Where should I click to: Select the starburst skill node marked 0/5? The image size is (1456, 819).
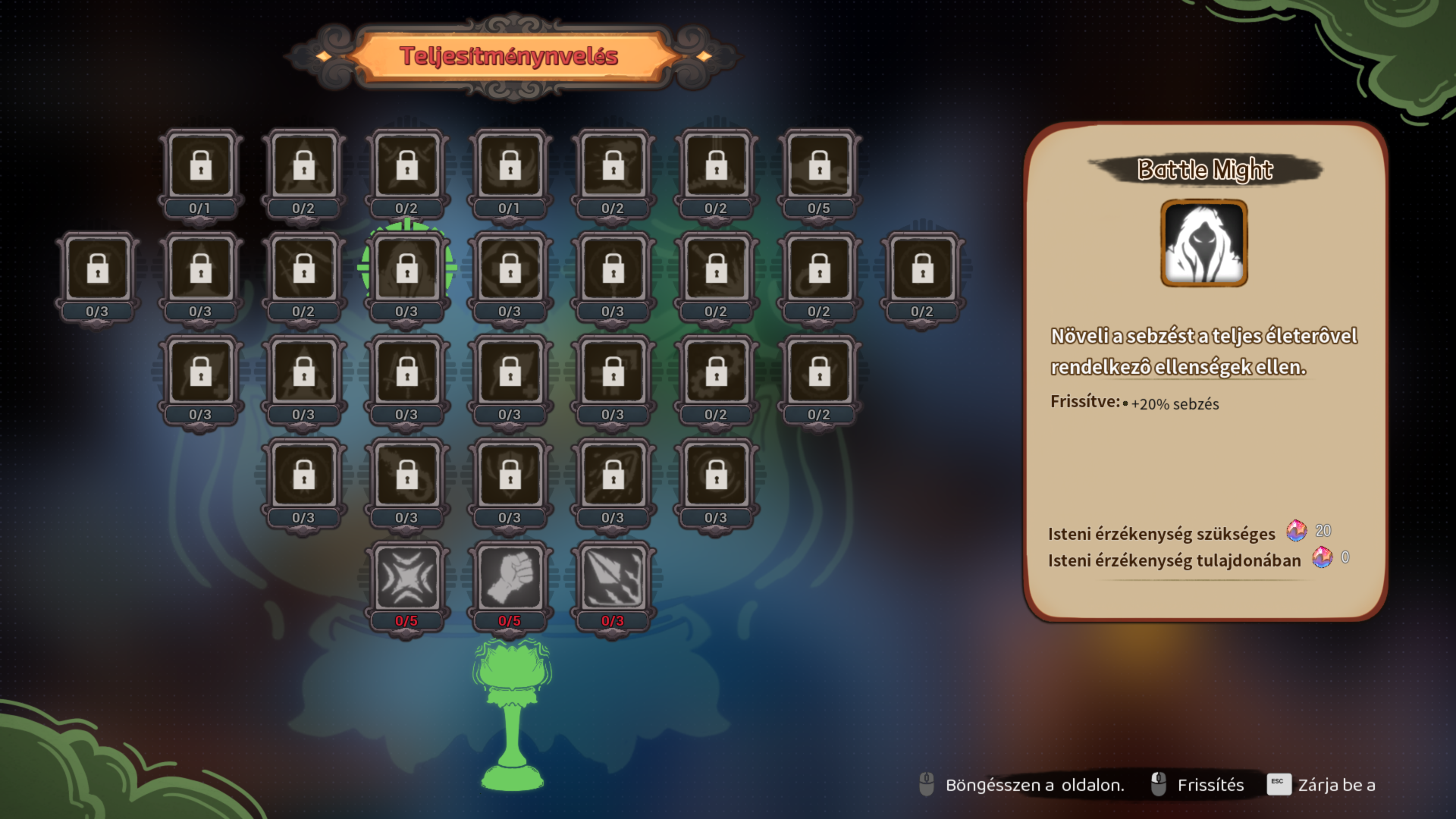point(406,579)
